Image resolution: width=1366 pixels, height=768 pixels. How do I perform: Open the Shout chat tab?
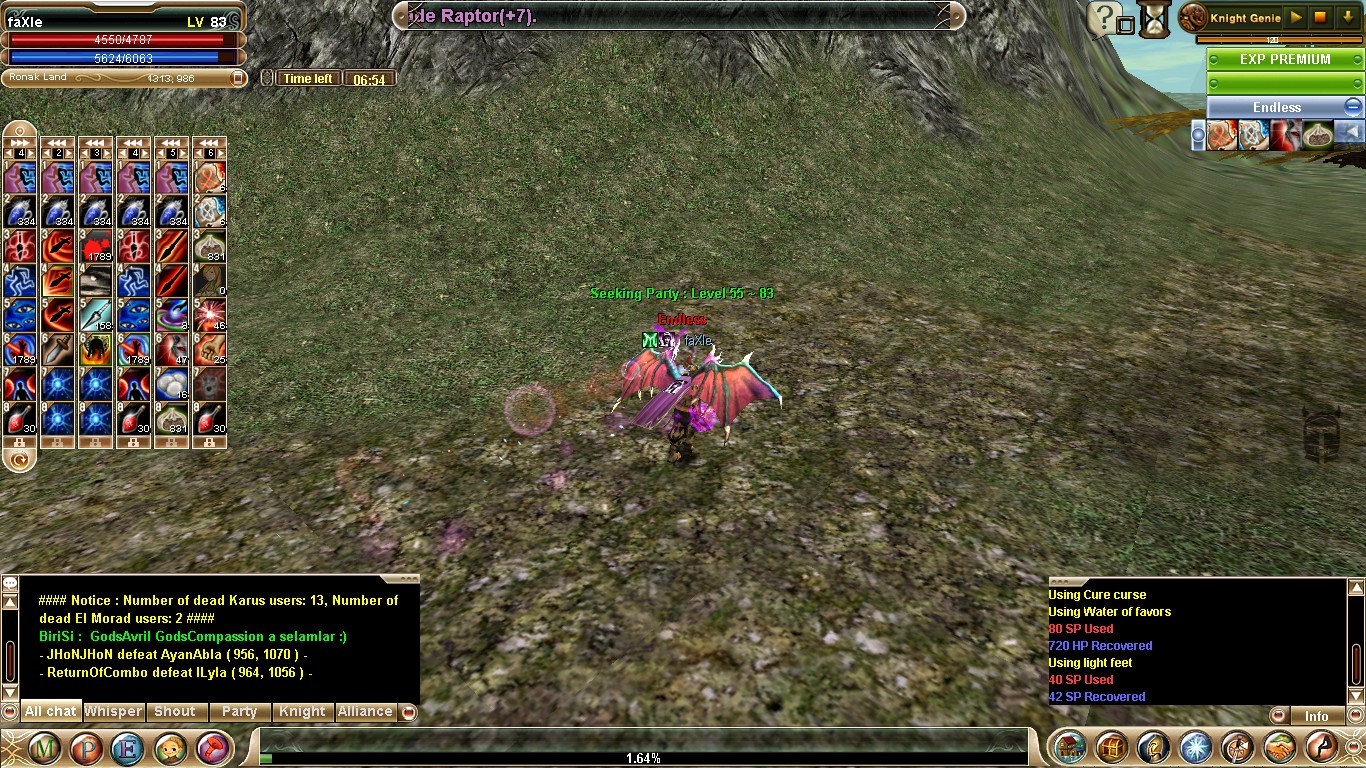coord(175,712)
